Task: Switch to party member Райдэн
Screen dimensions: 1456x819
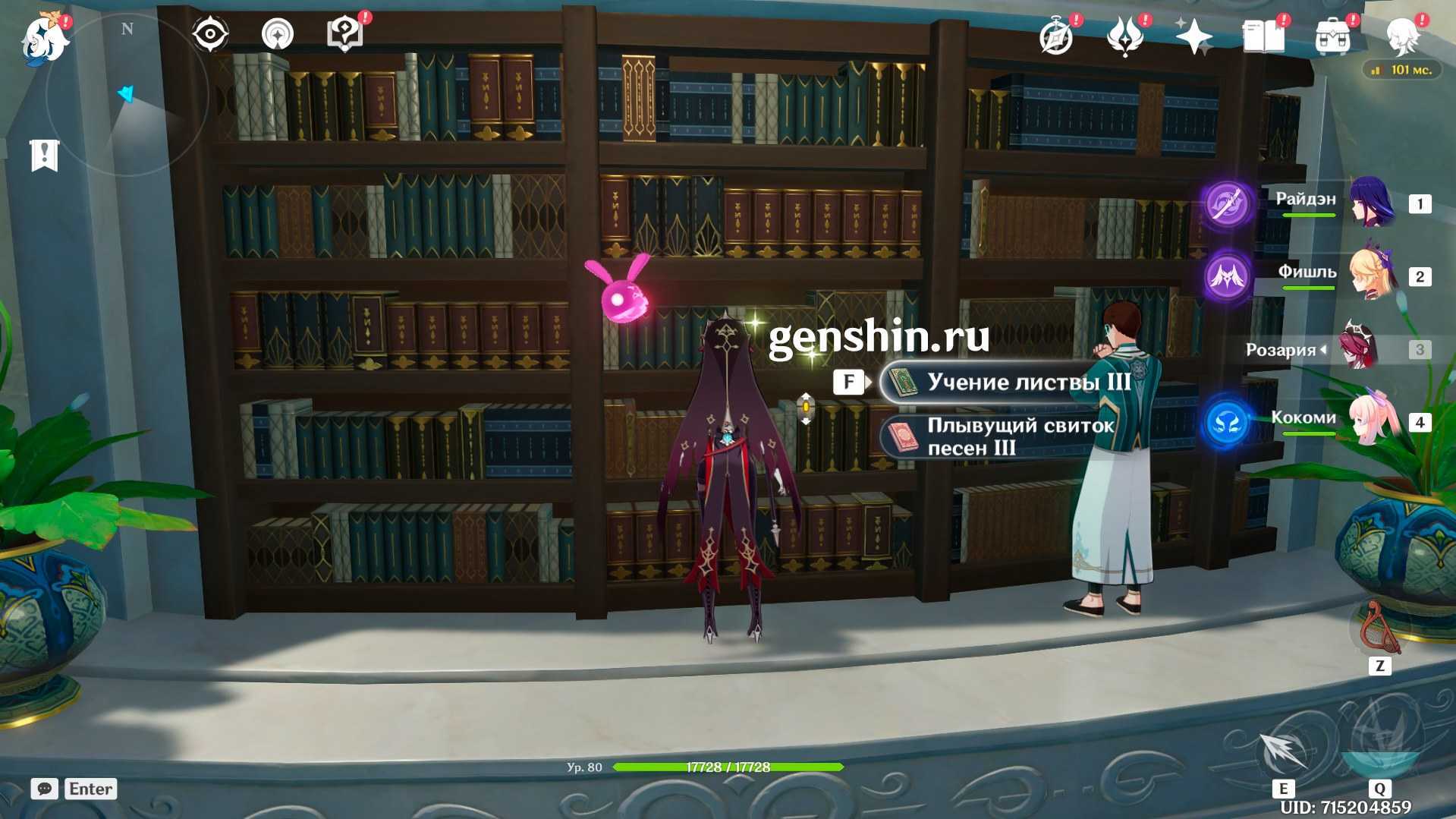Action: point(1370,203)
